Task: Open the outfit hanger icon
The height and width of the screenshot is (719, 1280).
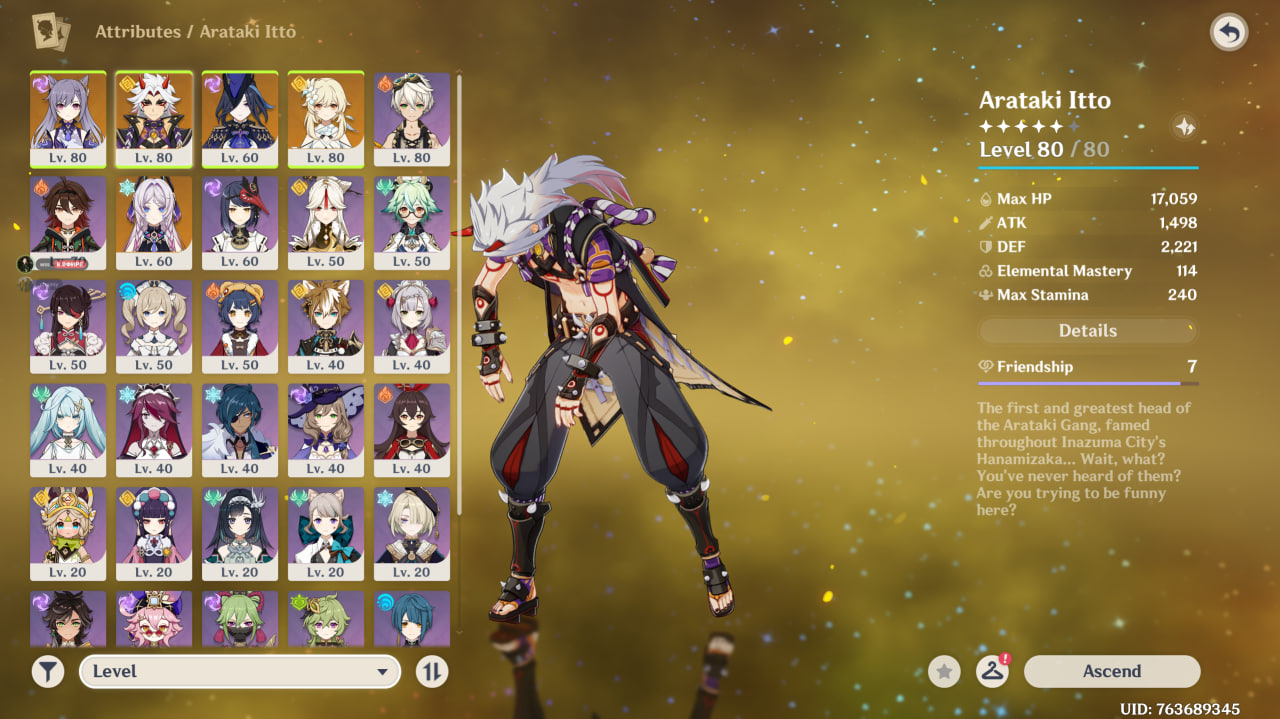Action: (991, 672)
